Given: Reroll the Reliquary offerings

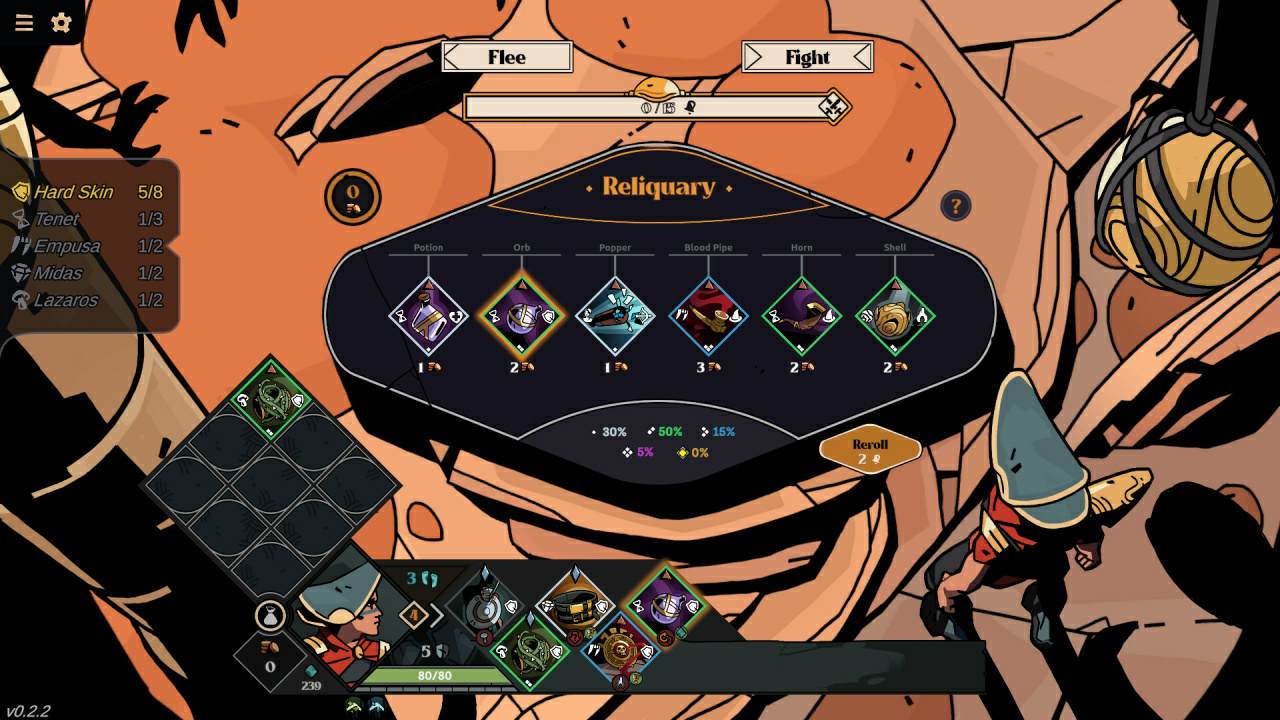Looking at the screenshot, I should point(870,451).
